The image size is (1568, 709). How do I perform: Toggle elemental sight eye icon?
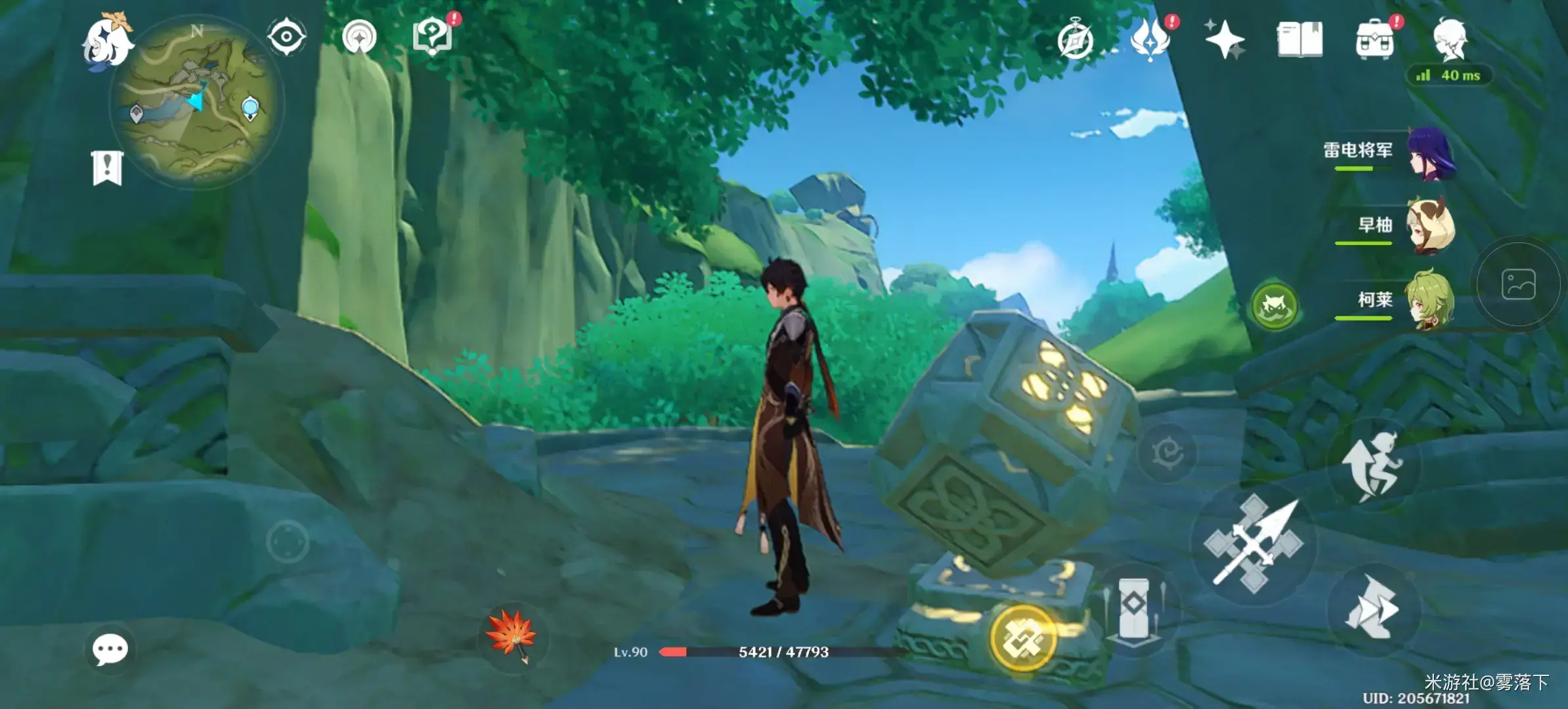(286, 36)
